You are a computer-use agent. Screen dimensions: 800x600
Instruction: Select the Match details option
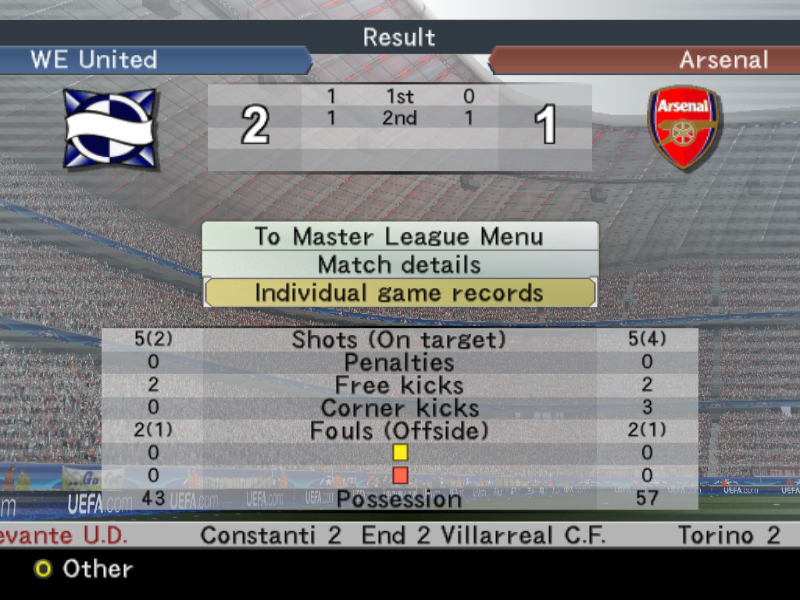coord(400,265)
